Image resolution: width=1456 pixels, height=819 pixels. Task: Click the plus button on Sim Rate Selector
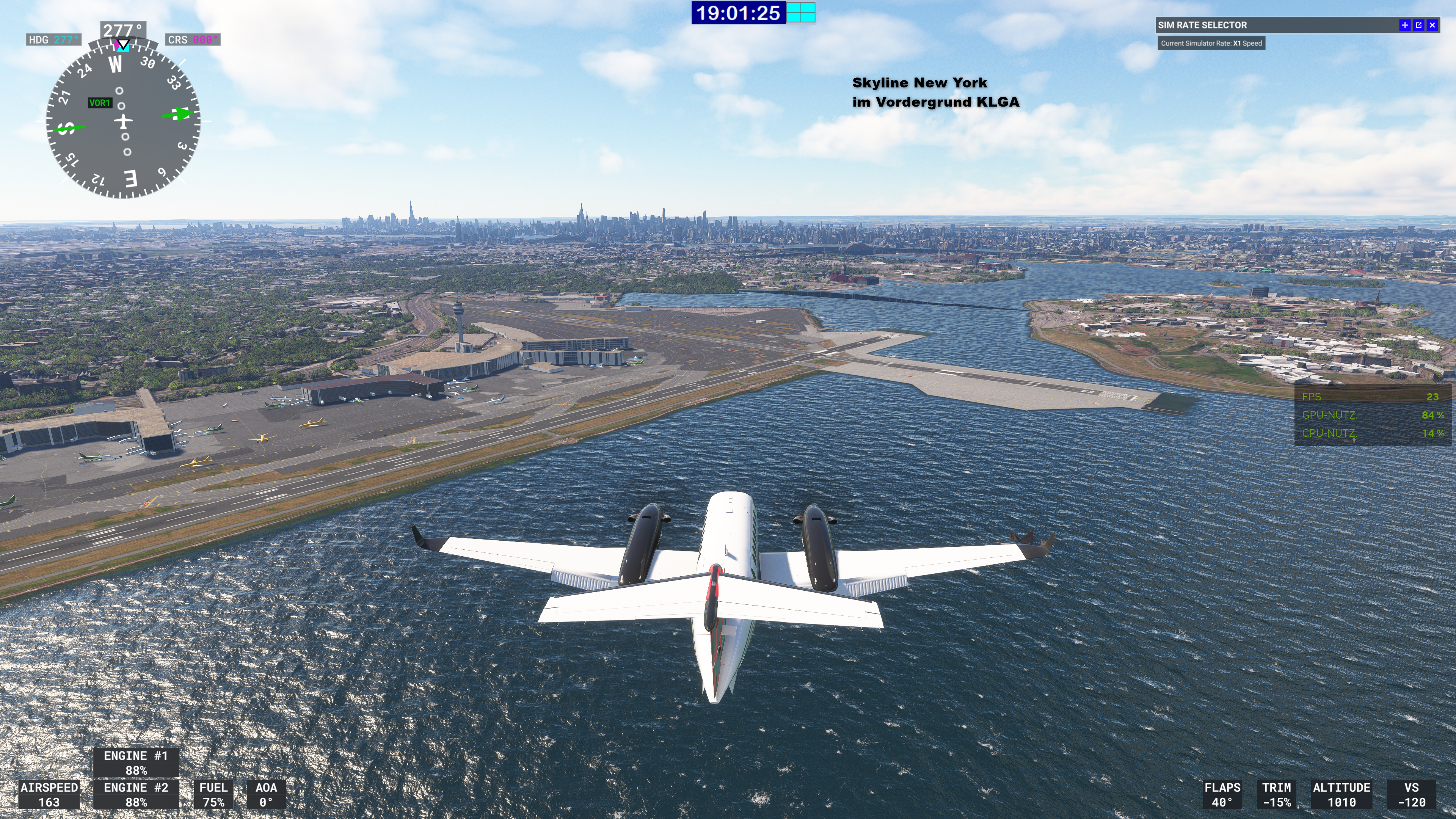[1404, 25]
